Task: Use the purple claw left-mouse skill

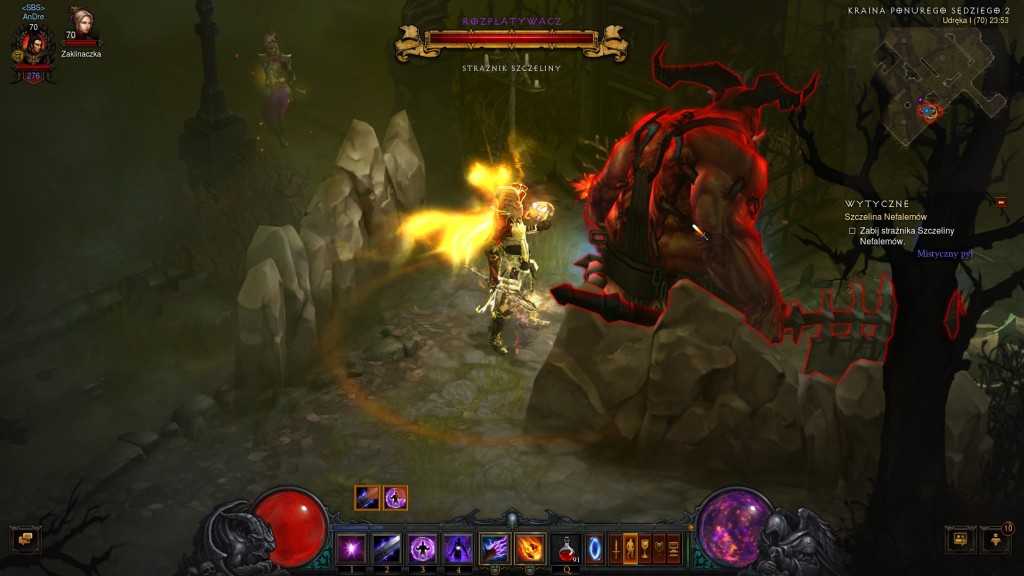Action: coord(494,549)
